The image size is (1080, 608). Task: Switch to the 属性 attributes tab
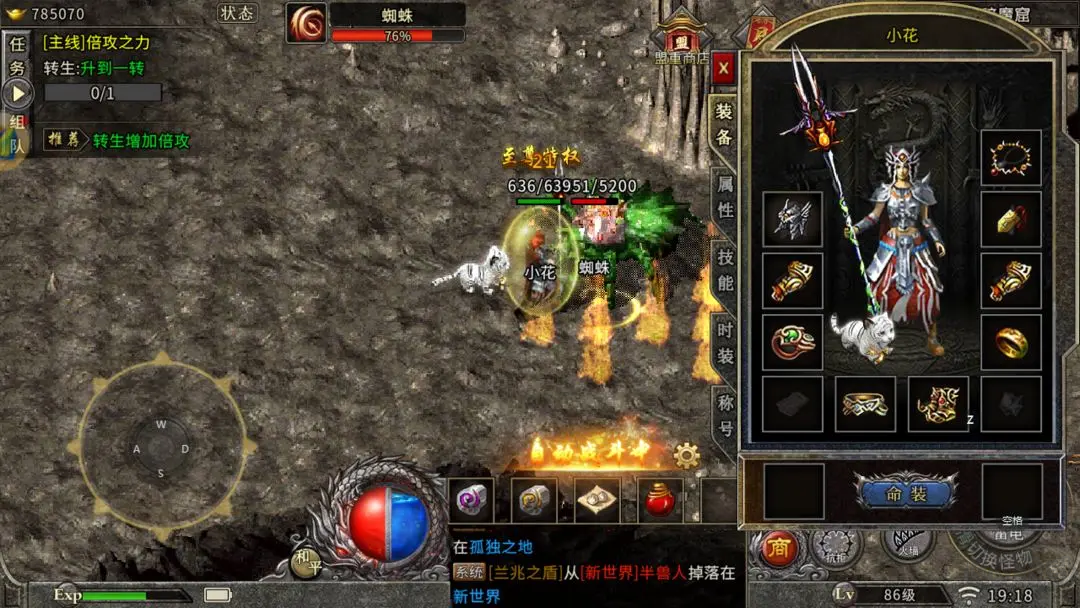click(725, 196)
